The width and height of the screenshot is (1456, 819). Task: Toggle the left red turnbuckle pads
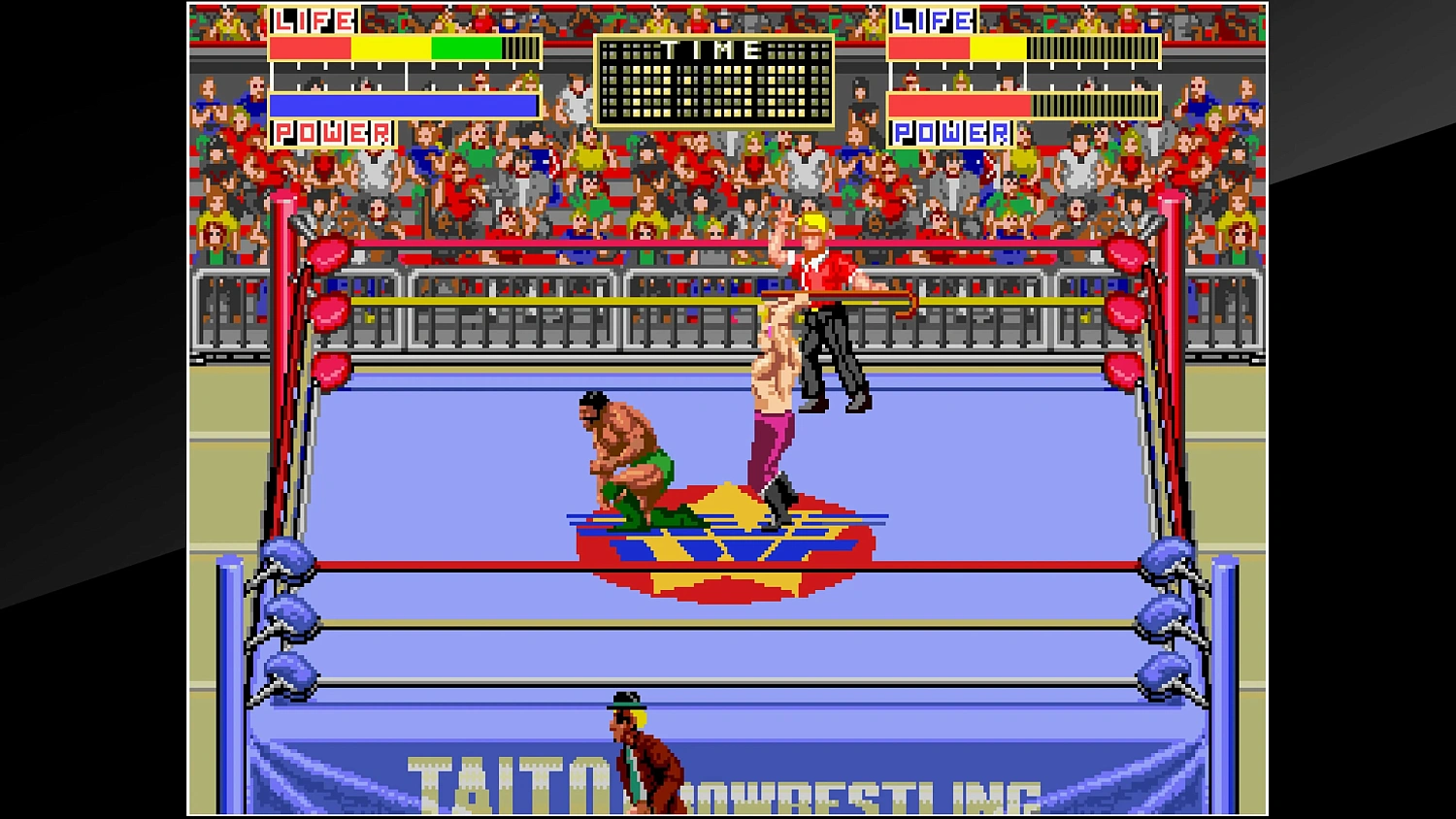pyautogui.click(x=330, y=311)
